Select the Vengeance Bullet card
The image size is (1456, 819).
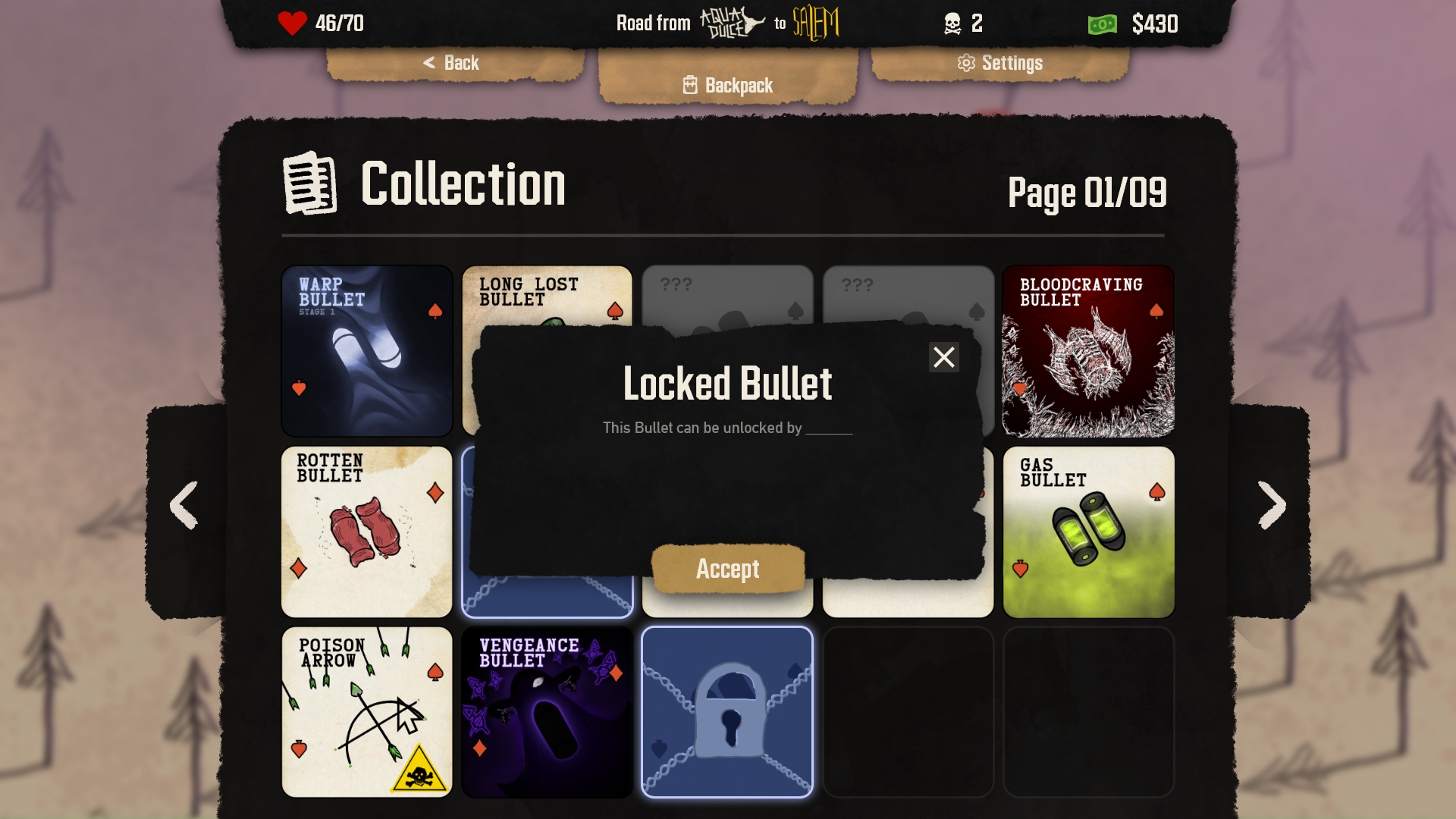click(x=548, y=712)
